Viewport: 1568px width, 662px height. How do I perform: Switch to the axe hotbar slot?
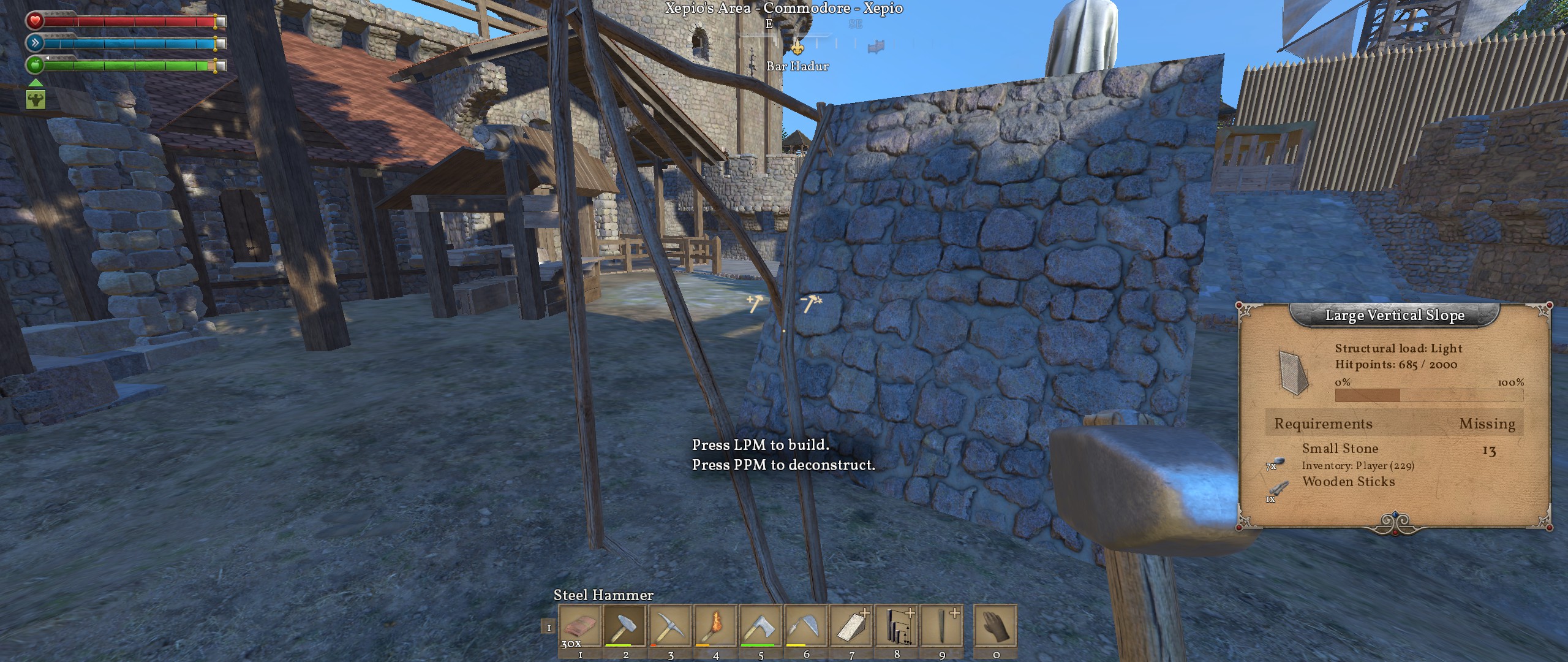click(x=761, y=626)
